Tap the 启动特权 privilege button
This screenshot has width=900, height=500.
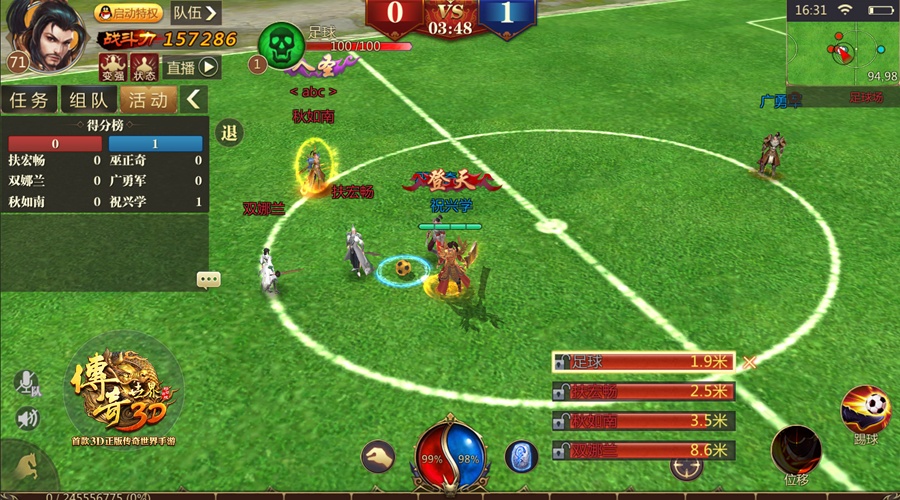[129, 13]
